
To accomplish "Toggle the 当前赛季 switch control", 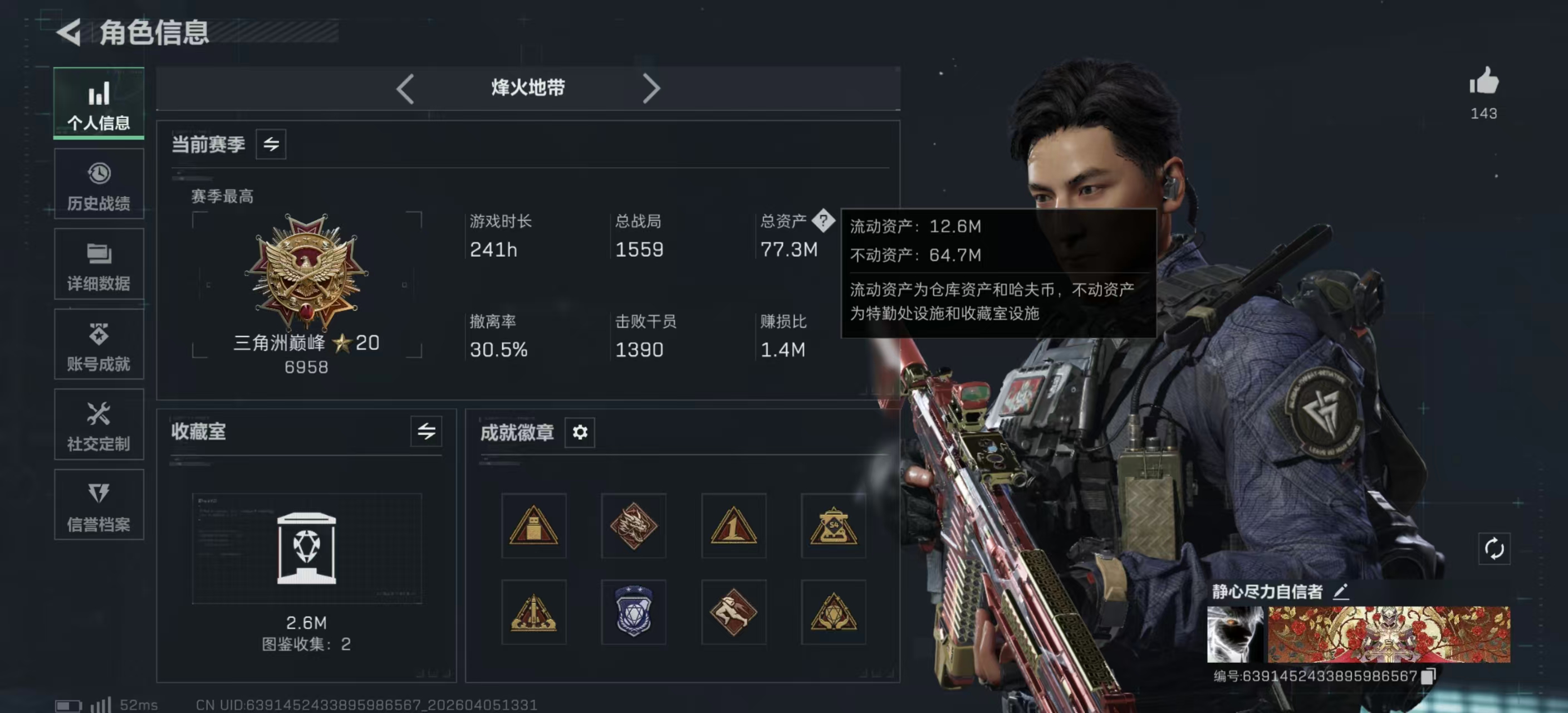I will (x=270, y=144).
